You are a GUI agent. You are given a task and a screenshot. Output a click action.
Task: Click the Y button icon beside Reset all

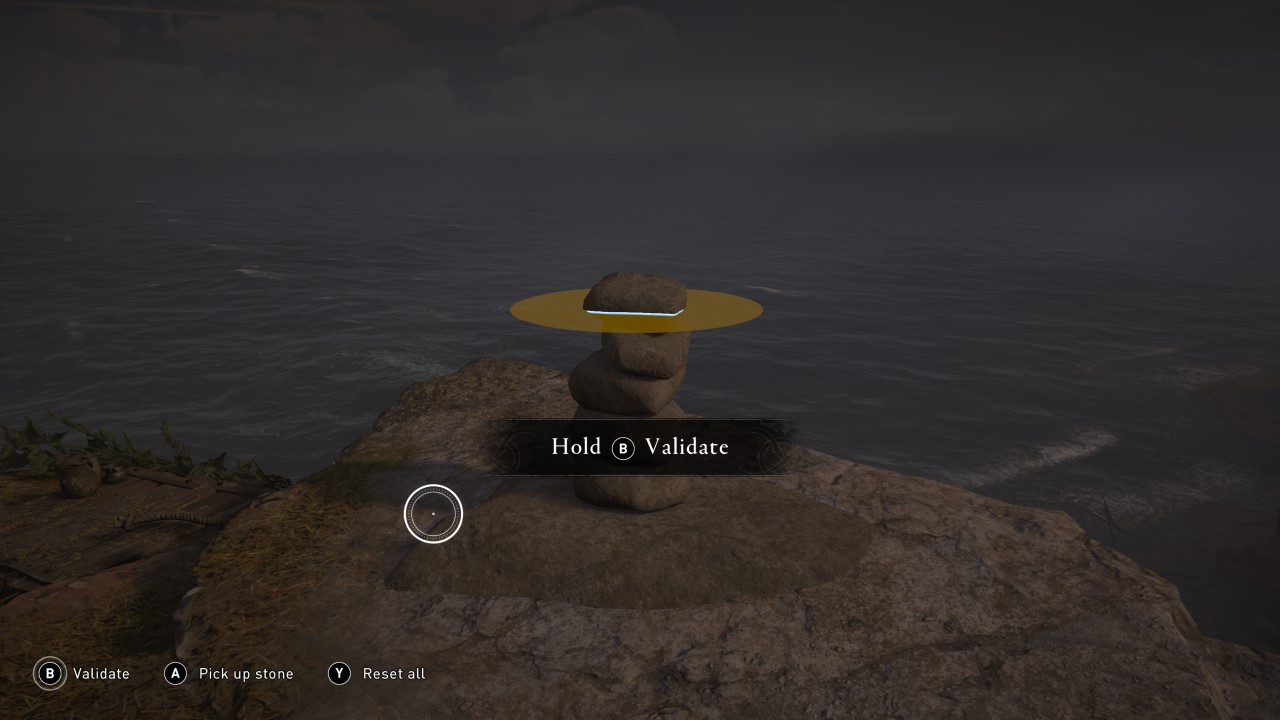pyautogui.click(x=339, y=674)
